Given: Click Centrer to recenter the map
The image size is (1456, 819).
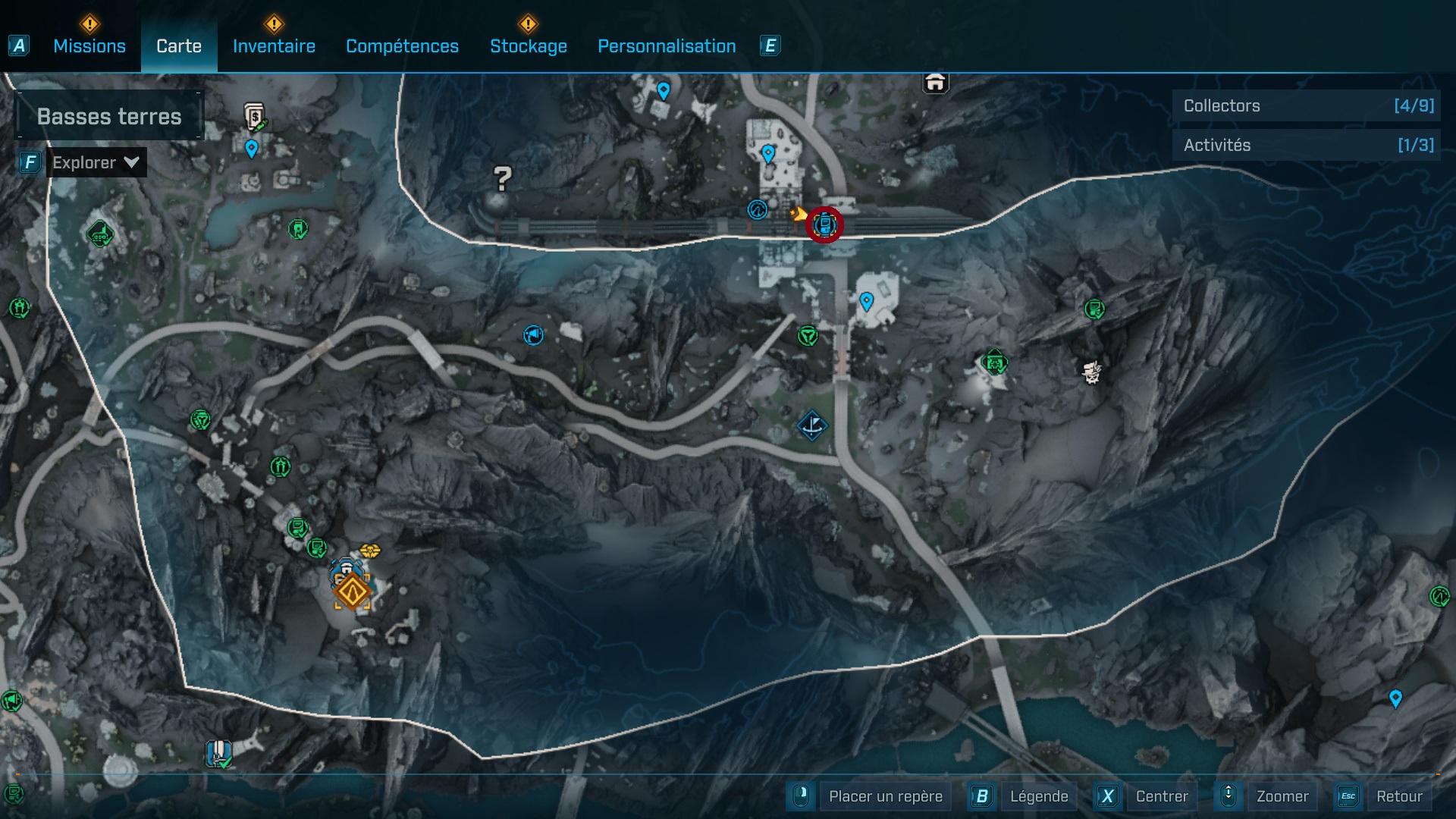Looking at the screenshot, I should click(1162, 796).
